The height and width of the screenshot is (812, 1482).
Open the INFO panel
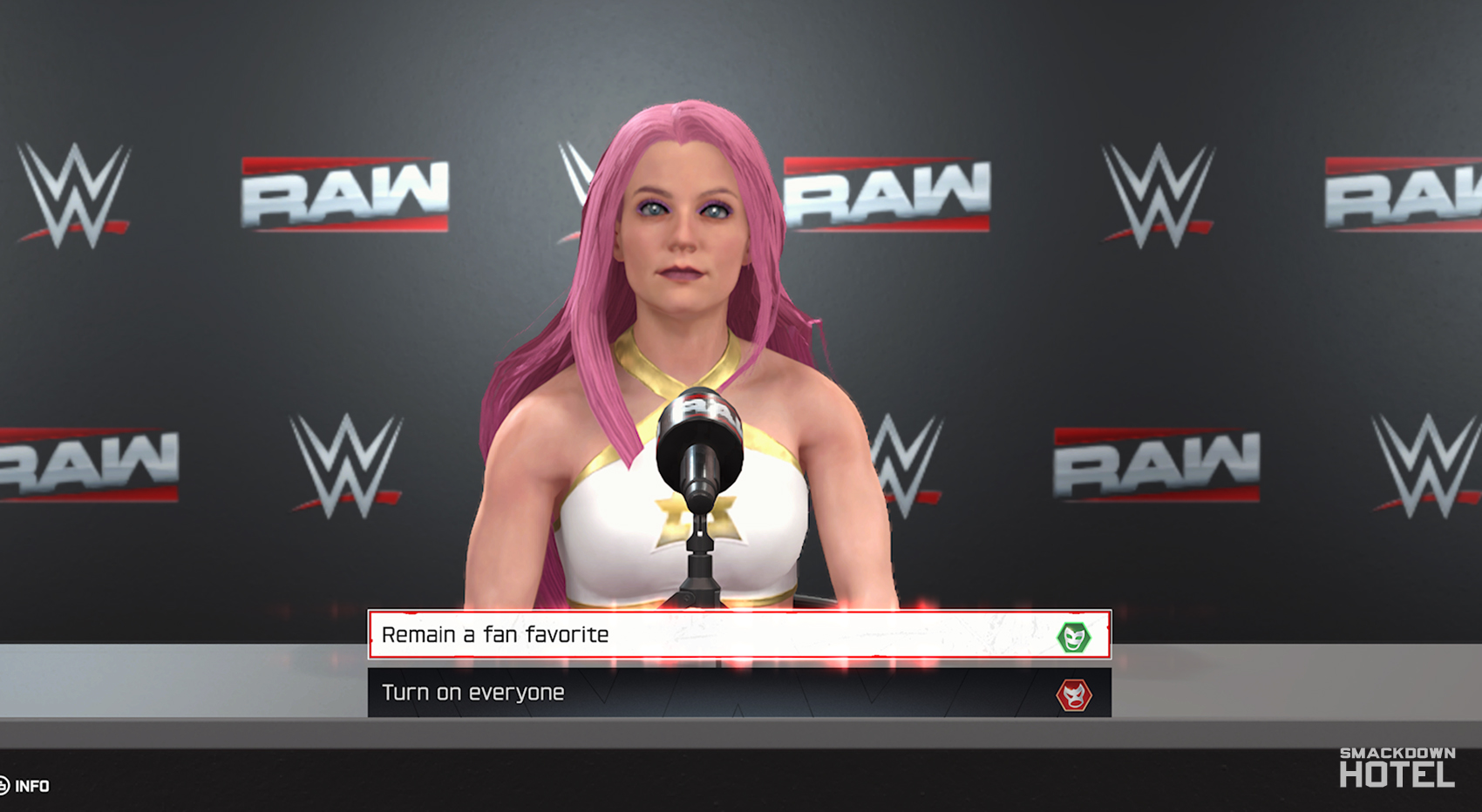[33, 786]
